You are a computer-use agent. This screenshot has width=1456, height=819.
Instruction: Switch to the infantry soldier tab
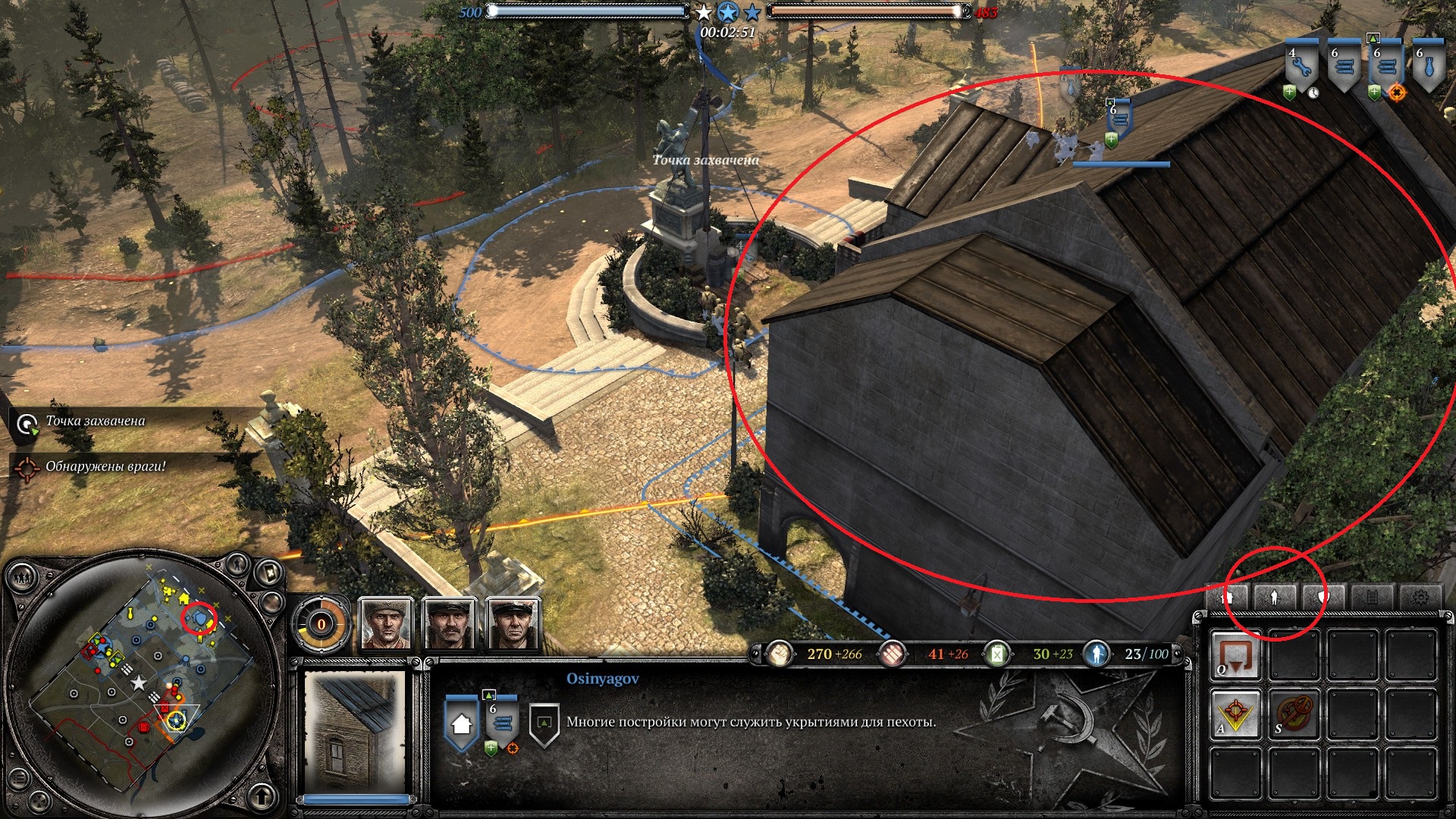[x=1275, y=598]
